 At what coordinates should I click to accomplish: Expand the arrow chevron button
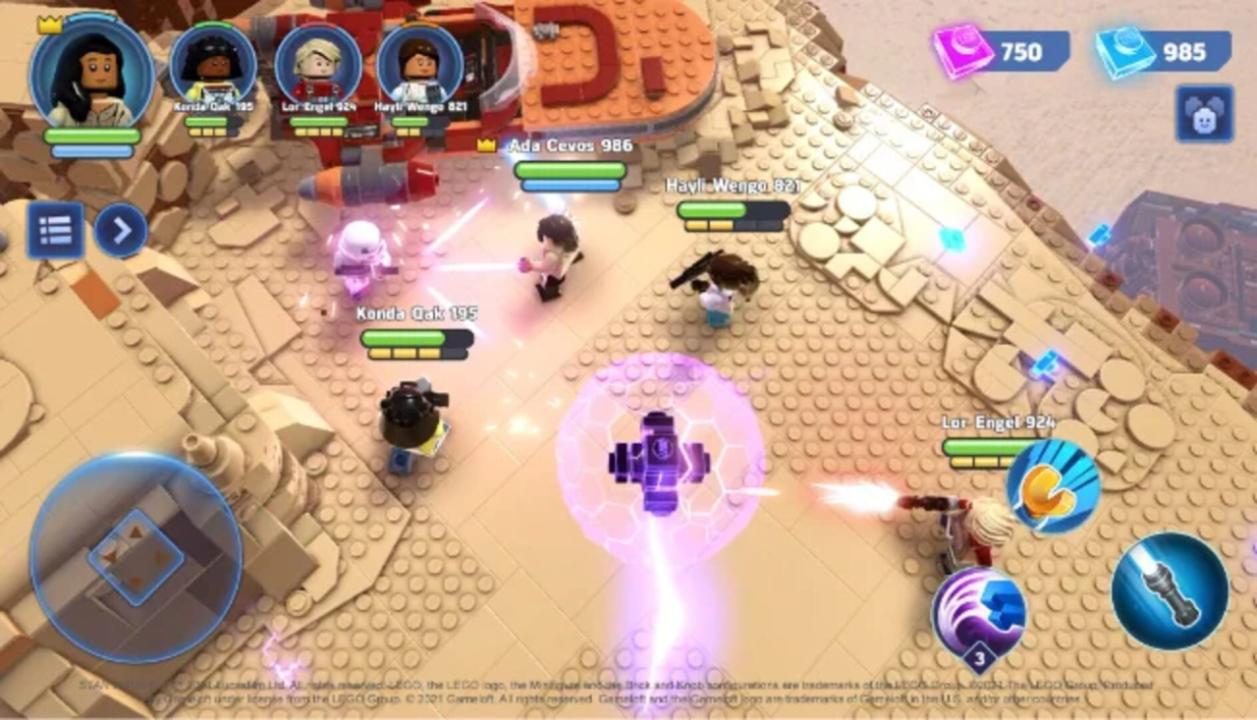coord(121,231)
